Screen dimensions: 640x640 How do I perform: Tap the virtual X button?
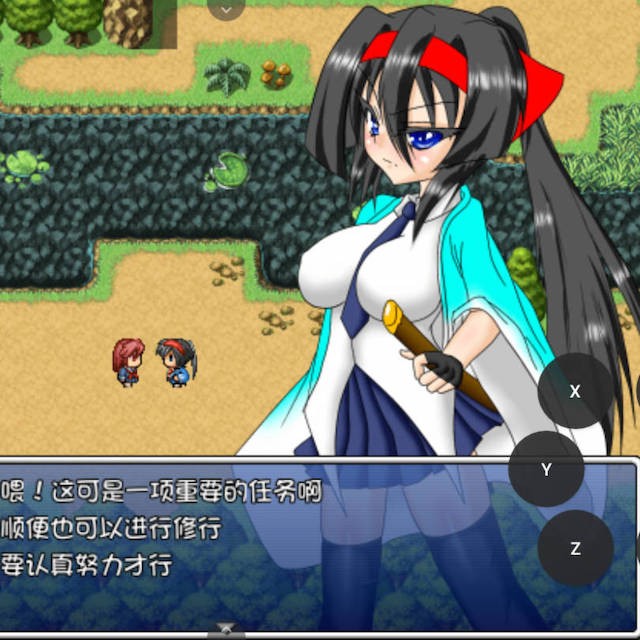(575, 391)
